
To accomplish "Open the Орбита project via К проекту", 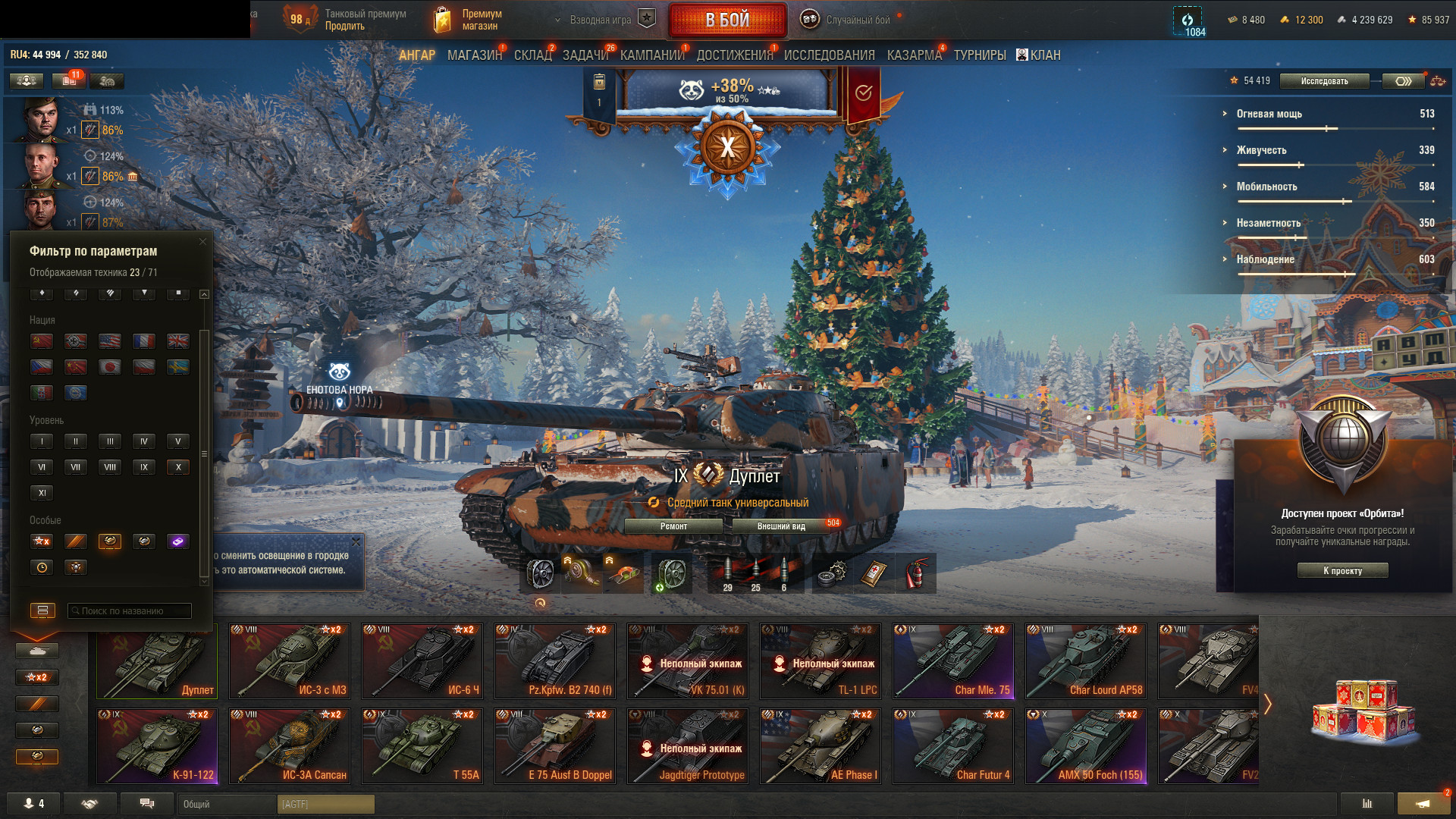I will (x=1342, y=571).
